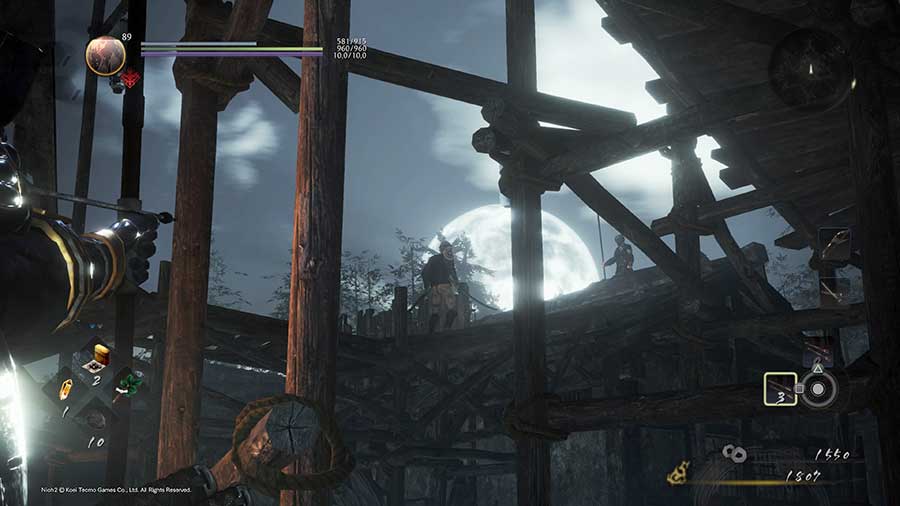
Task: Click the guardian spirit portrait
Action: [105, 55]
